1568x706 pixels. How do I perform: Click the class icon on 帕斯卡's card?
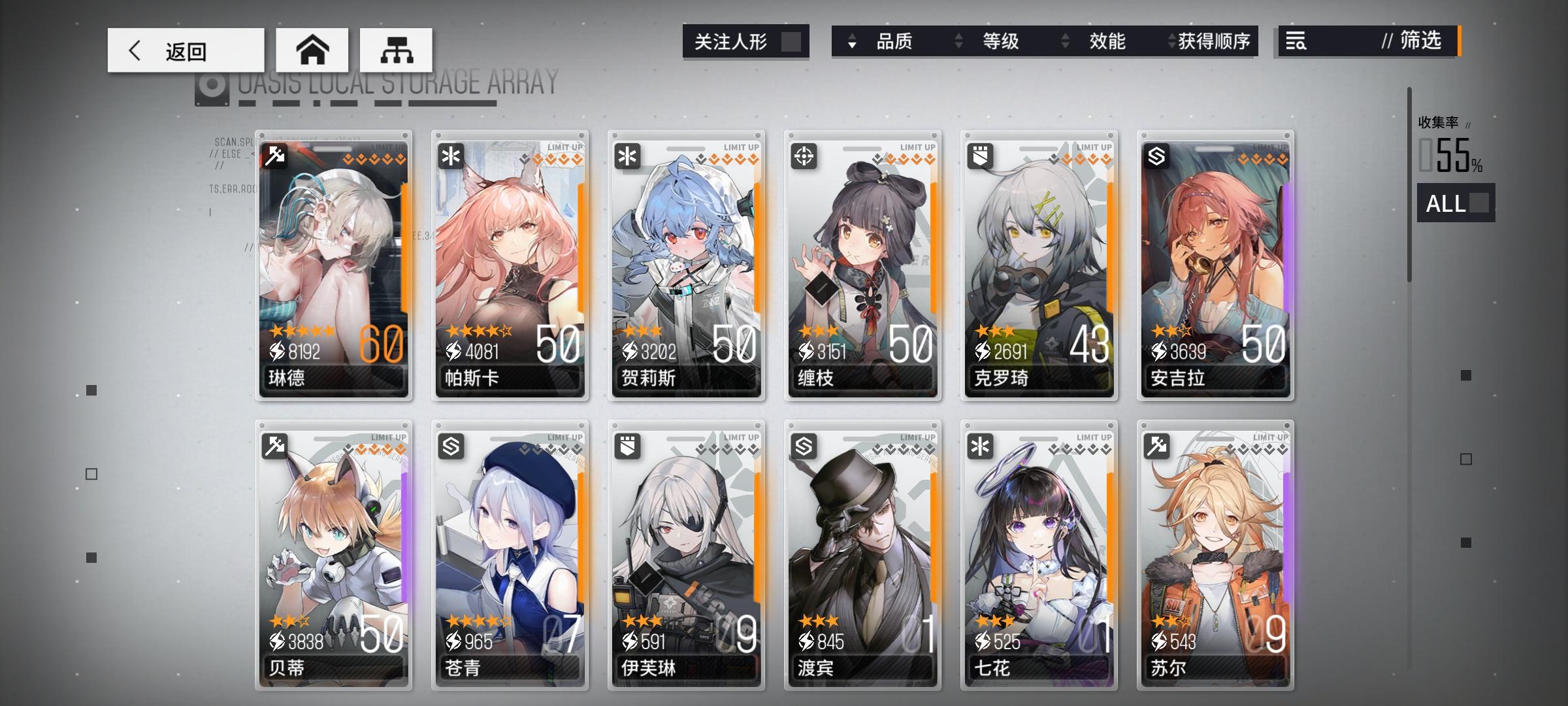(x=451, y=155)
